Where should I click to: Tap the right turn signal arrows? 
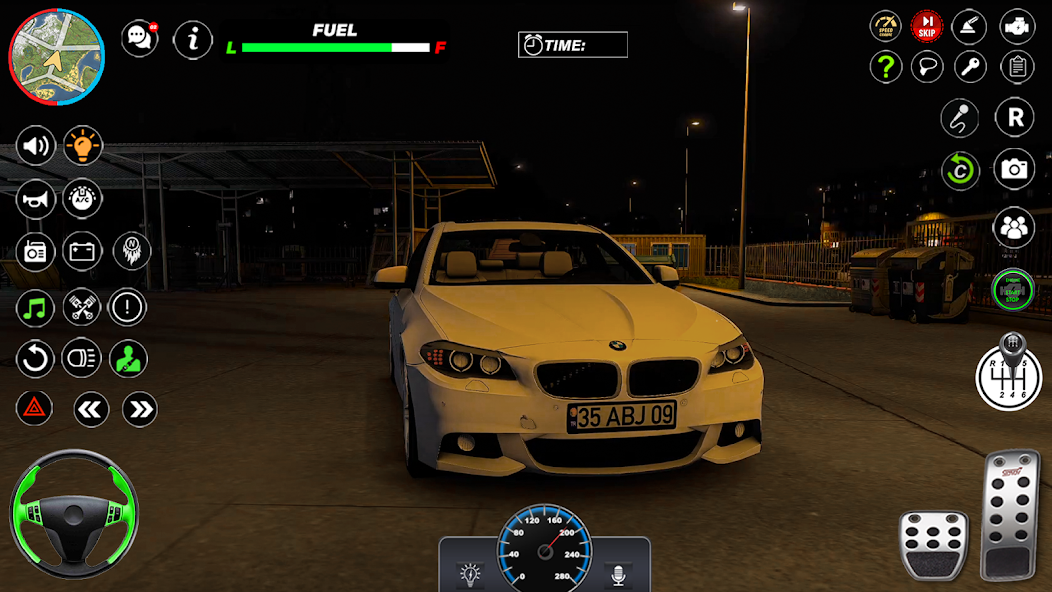point(140,408)
